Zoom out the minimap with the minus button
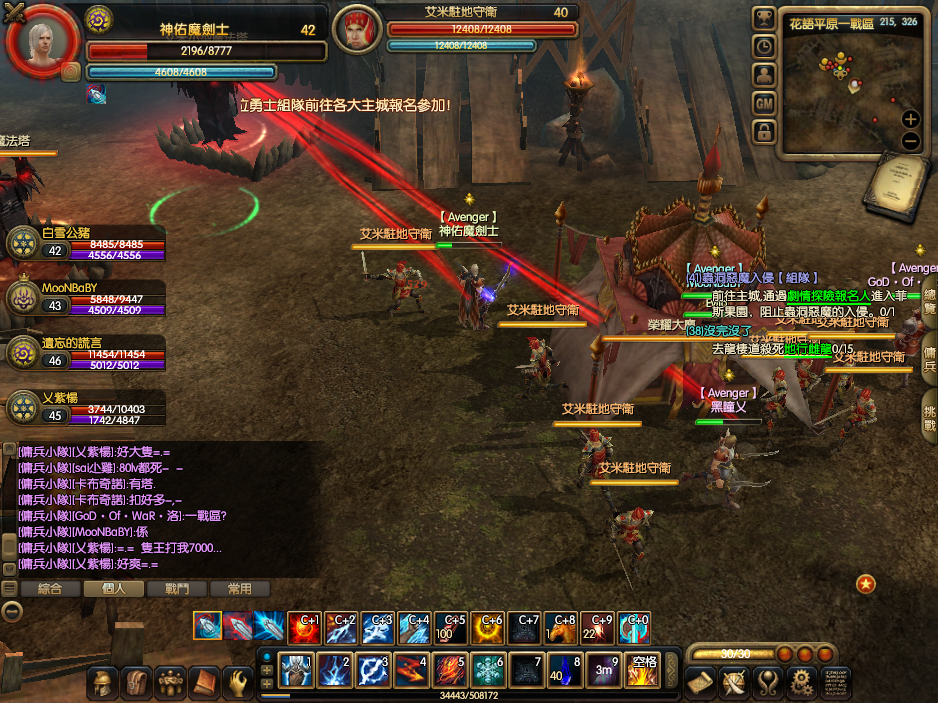The width and height of the screenshot is (938, 703). coord(910,140)
